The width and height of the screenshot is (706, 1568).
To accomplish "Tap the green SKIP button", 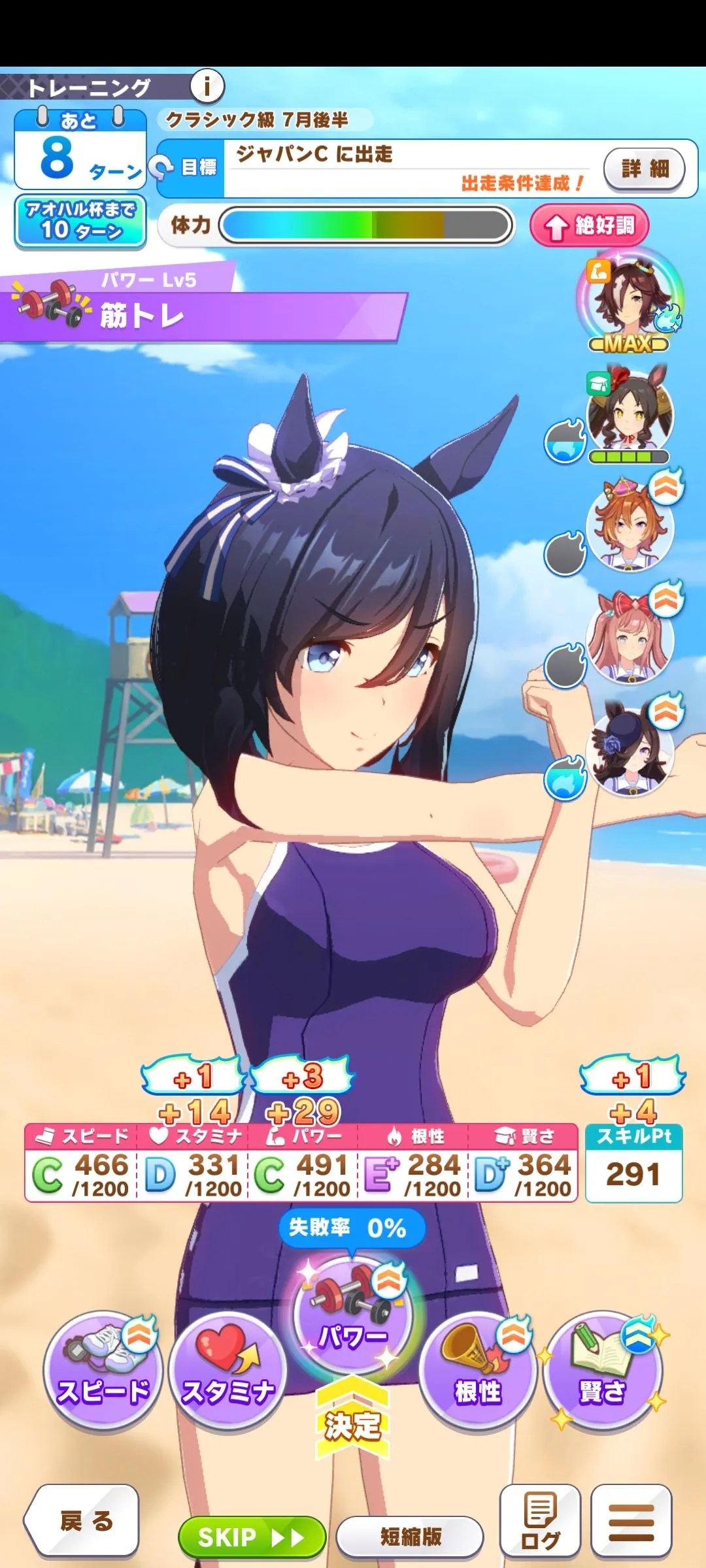I will click(x=252, y=1537).
